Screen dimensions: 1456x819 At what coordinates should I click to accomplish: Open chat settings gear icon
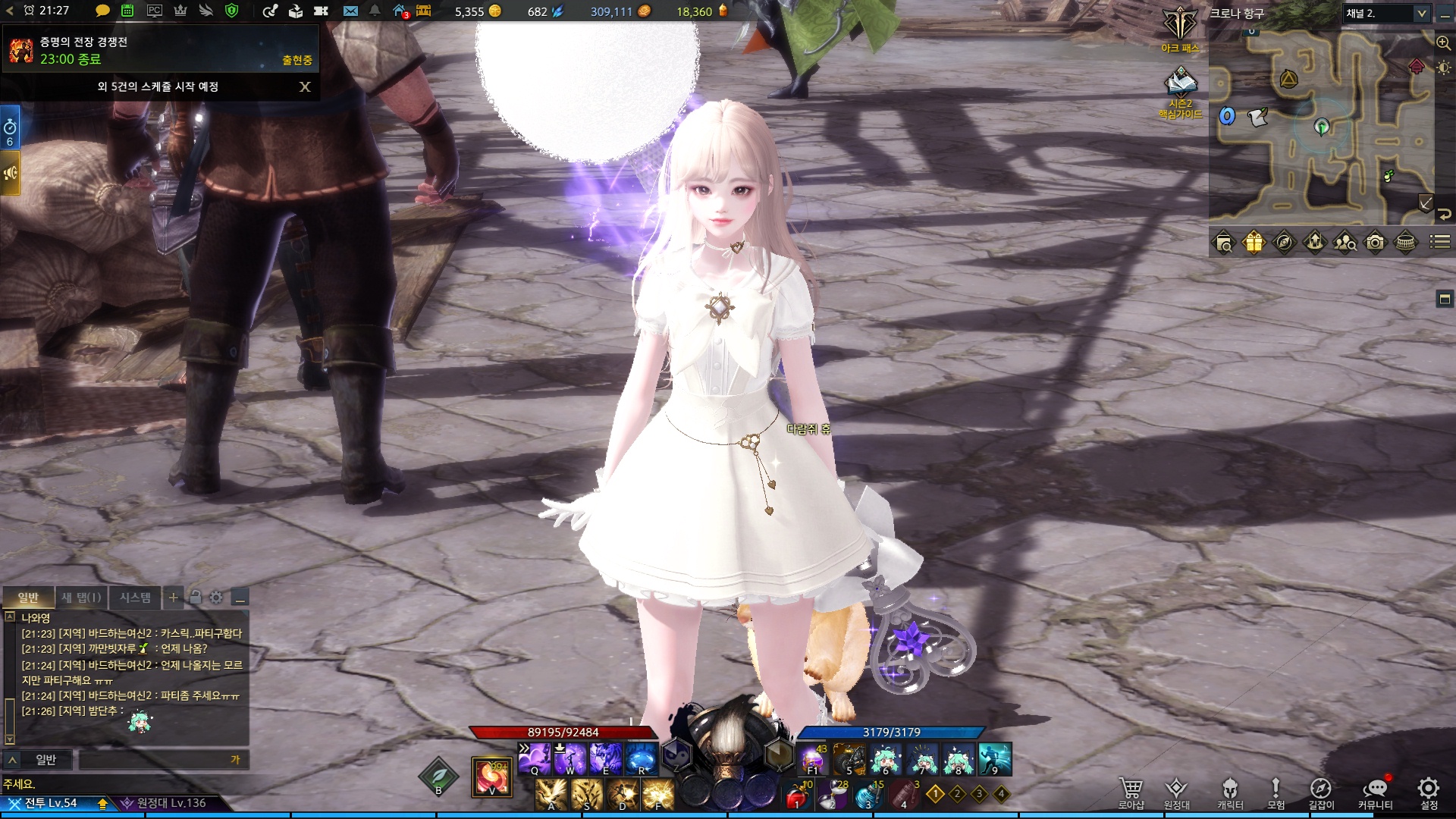pyautogui.click(x=216, y=598)
